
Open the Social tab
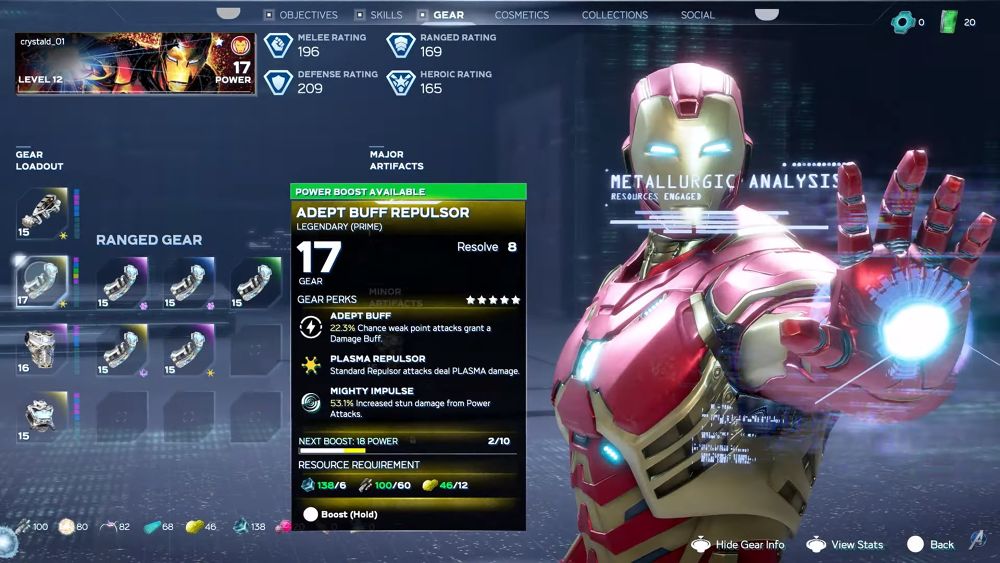pyautogui.click(x=697, y=15)
